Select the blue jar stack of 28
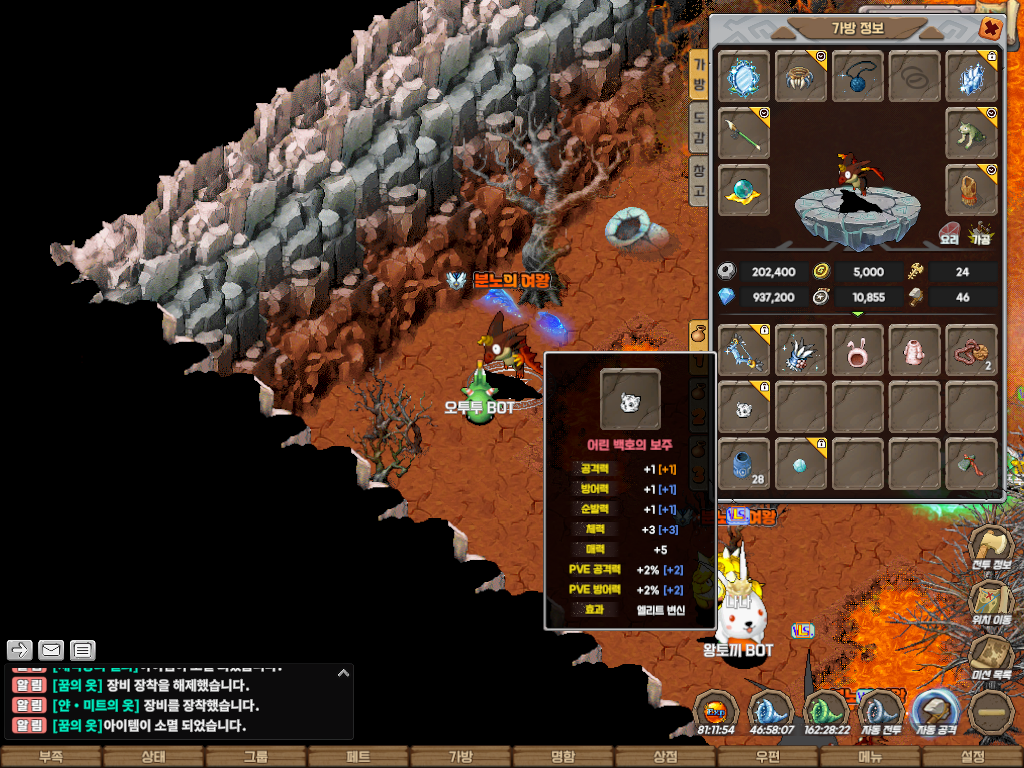Screen dimensions: 1024x768 point(744,464)
